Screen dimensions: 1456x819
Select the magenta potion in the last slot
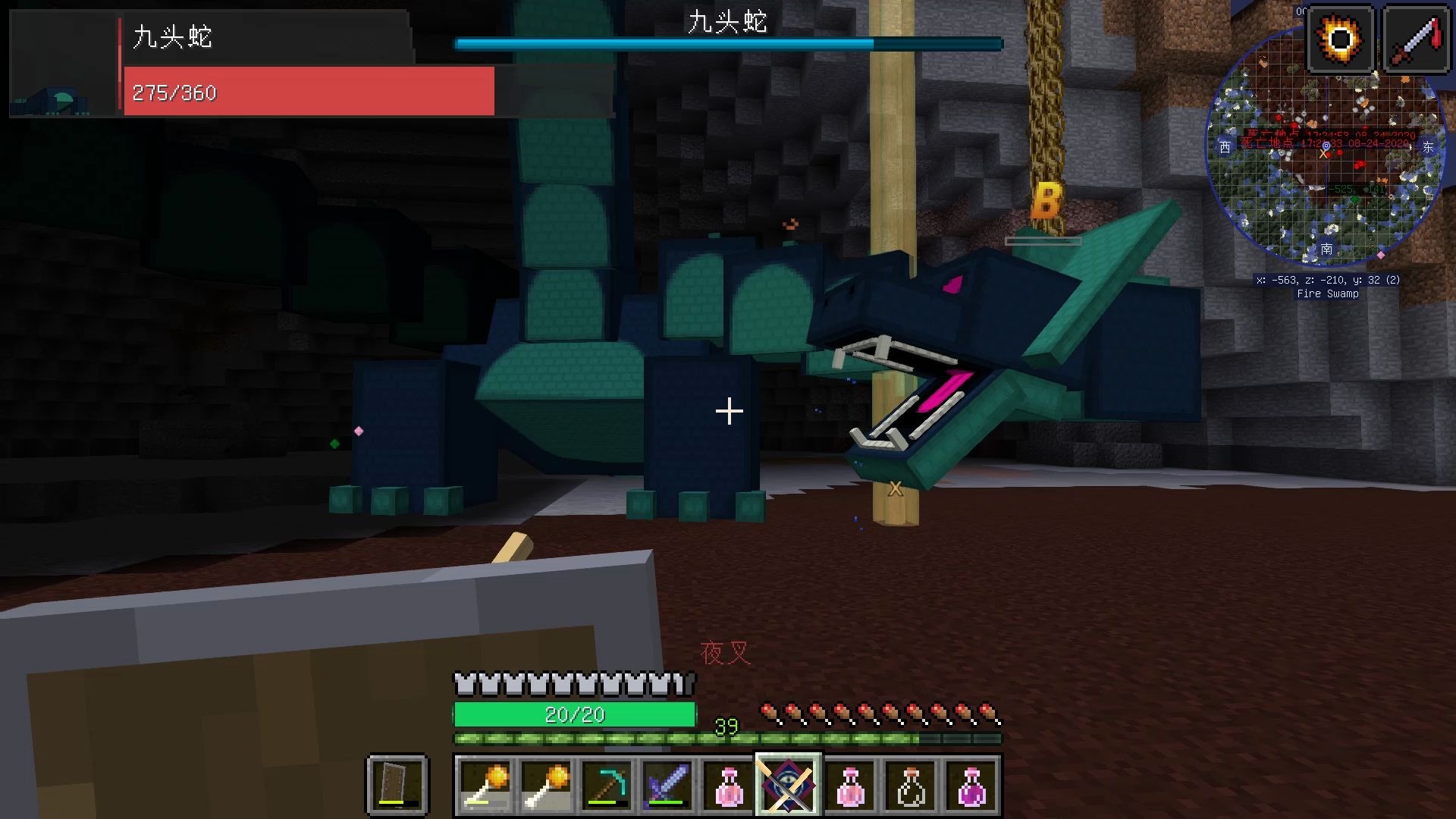coord(969,783)
